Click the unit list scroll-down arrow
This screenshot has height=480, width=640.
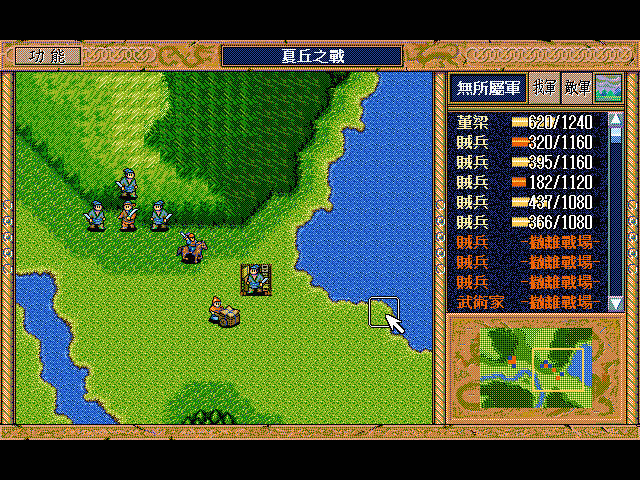pos(615,302)
